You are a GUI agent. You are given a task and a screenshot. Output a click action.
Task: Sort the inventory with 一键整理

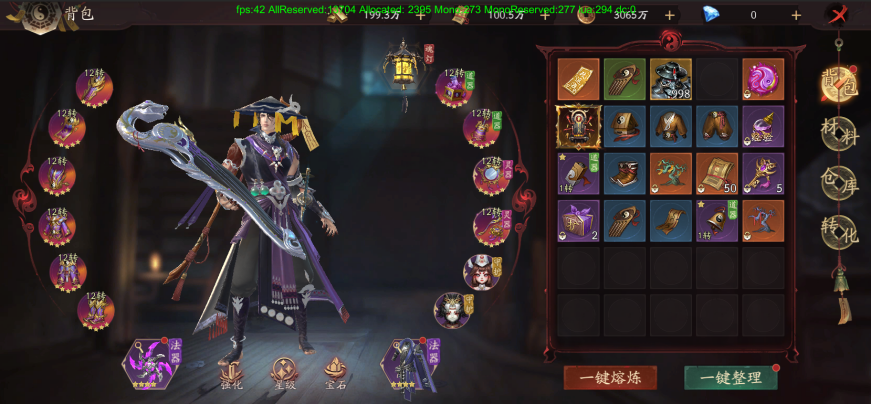[x=730, y=377]
